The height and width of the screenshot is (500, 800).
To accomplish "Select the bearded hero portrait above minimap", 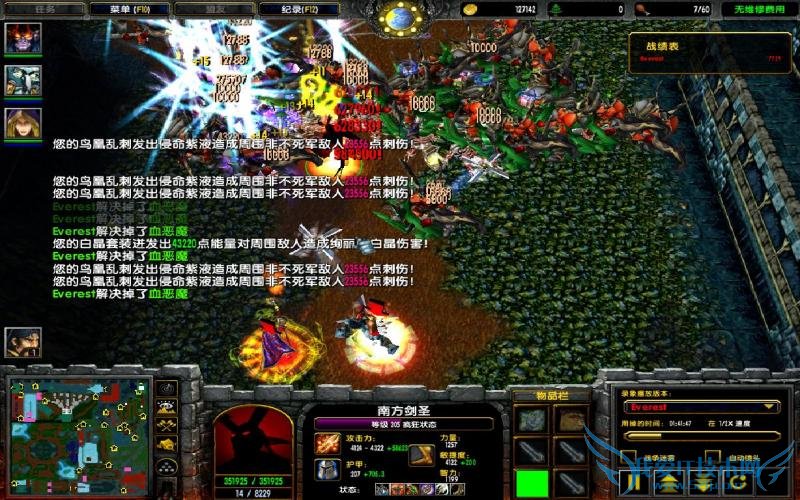I will (22, 344).
